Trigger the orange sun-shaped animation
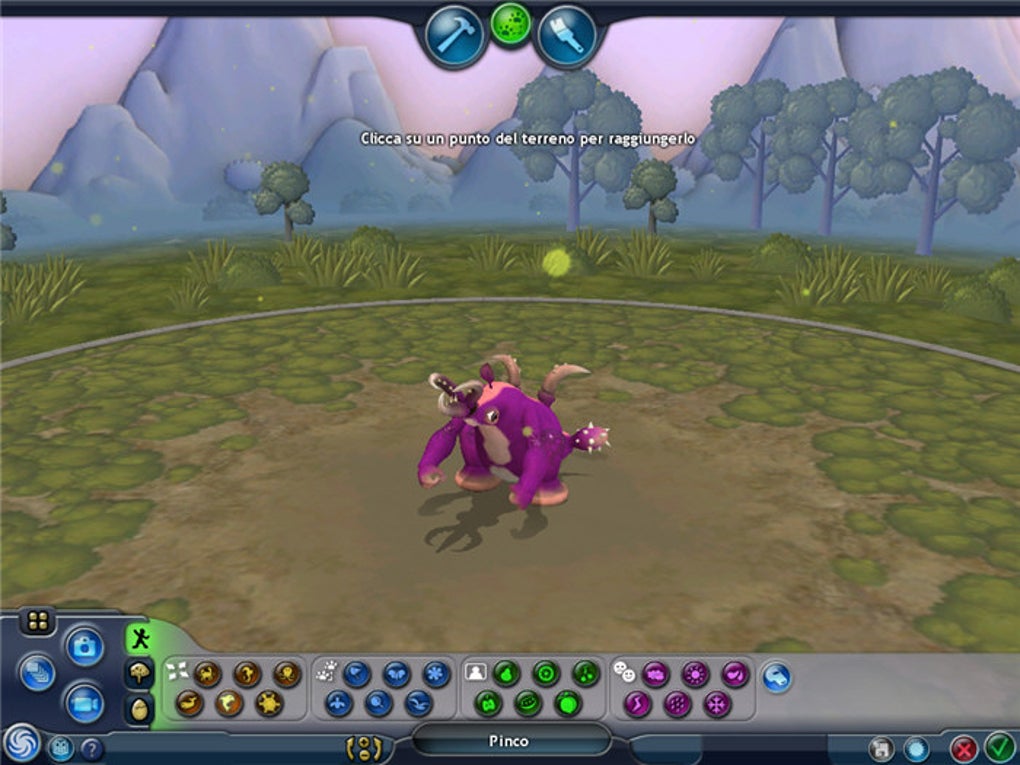The image size is (1020, 765). 268,704
